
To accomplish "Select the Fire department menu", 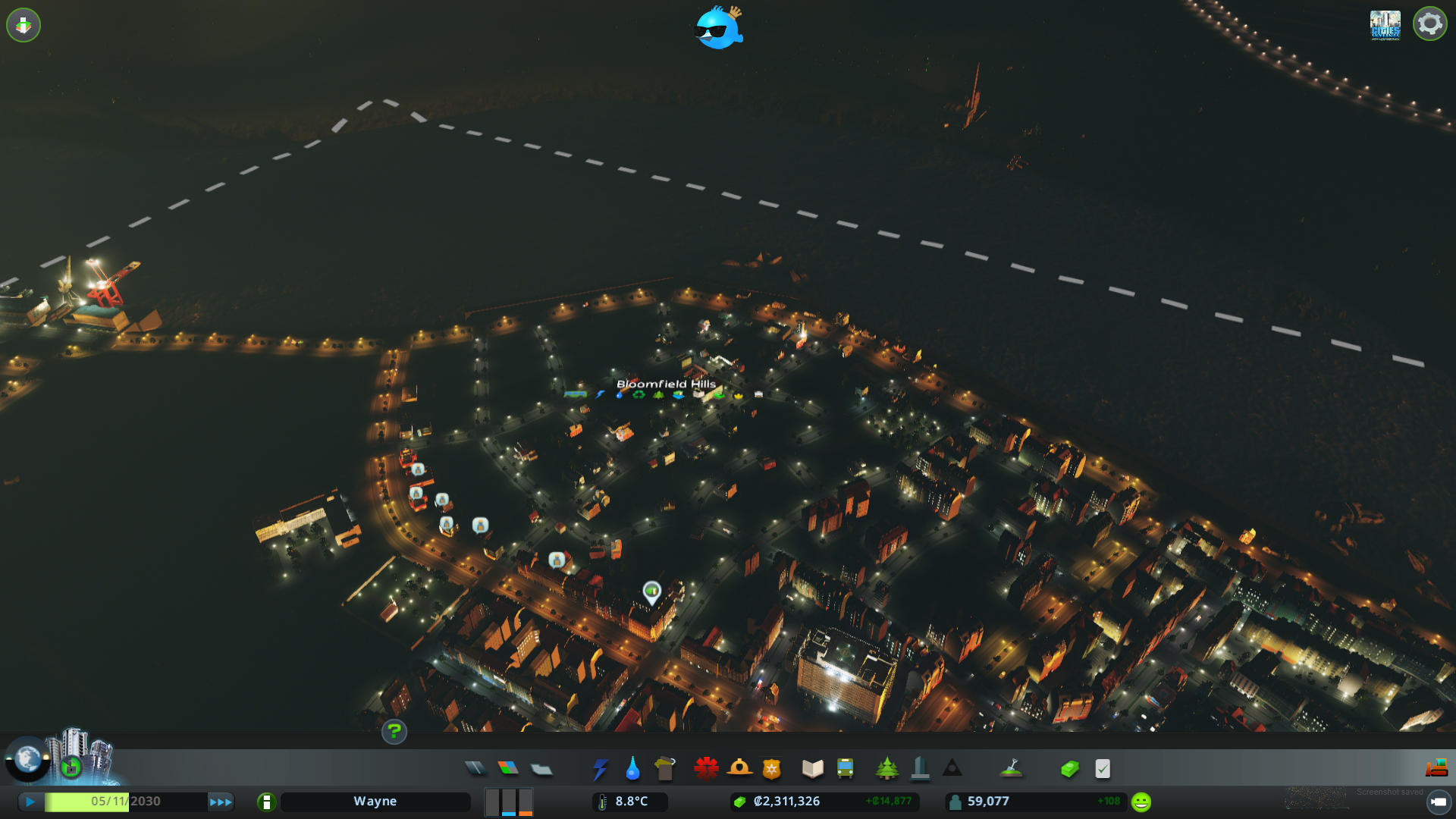I will tap(741, 768).
